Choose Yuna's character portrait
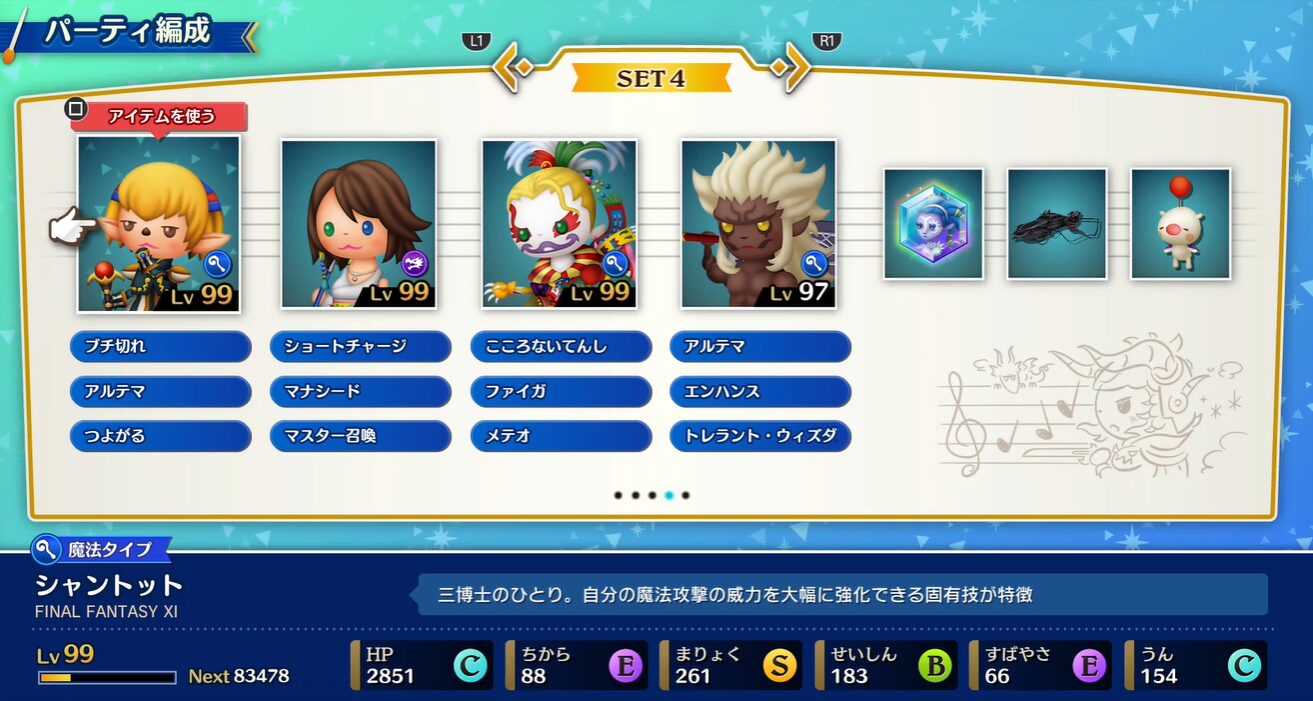1313x701 pixels. point(359,223)
